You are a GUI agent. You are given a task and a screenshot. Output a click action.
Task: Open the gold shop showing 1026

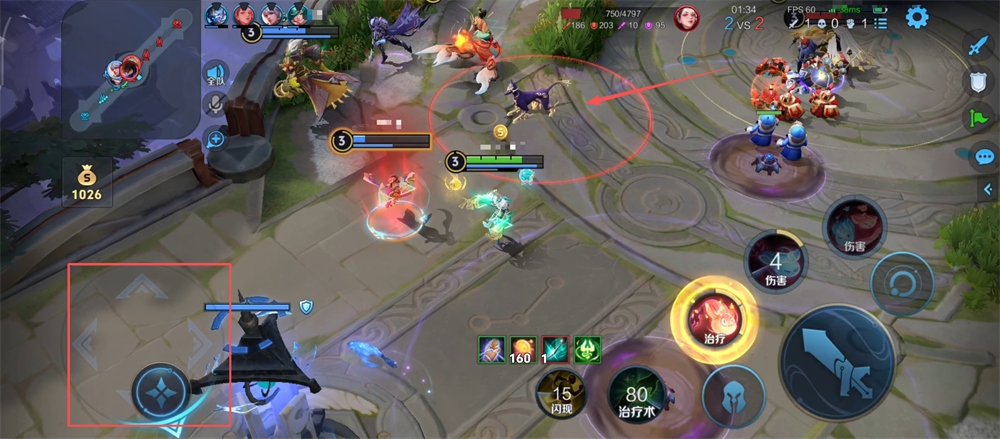coord(86,181)
